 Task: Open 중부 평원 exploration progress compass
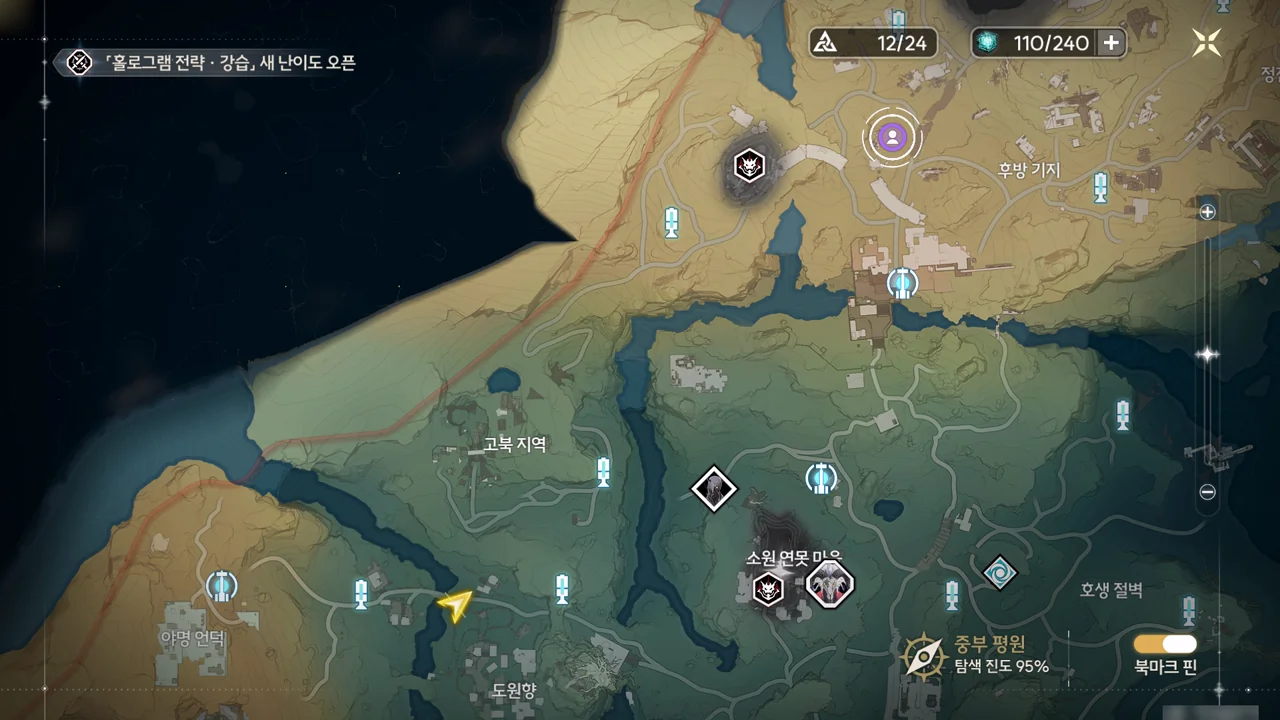tap(924, 656)
